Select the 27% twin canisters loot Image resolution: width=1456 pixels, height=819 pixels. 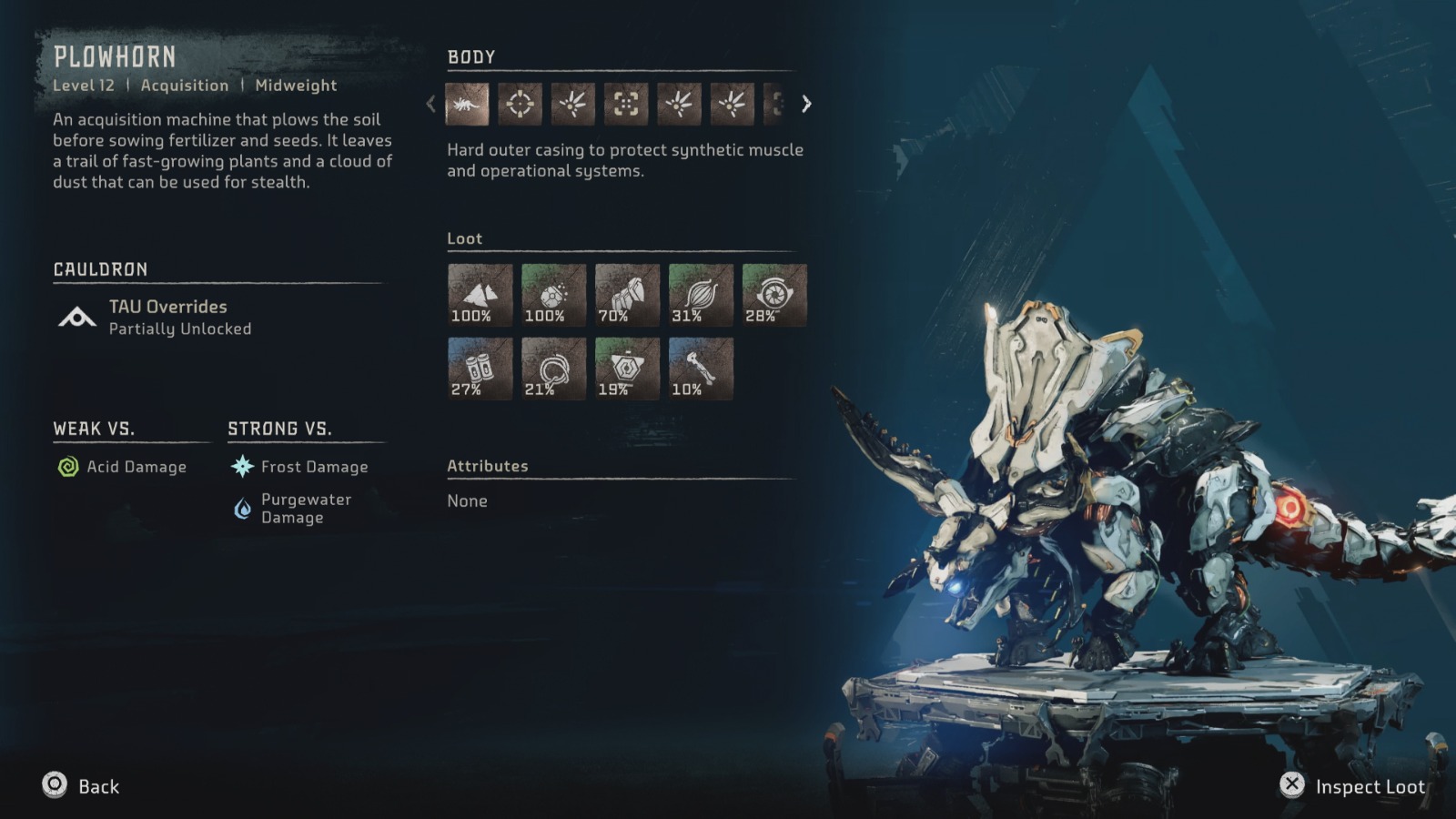(x=480, y=369)
